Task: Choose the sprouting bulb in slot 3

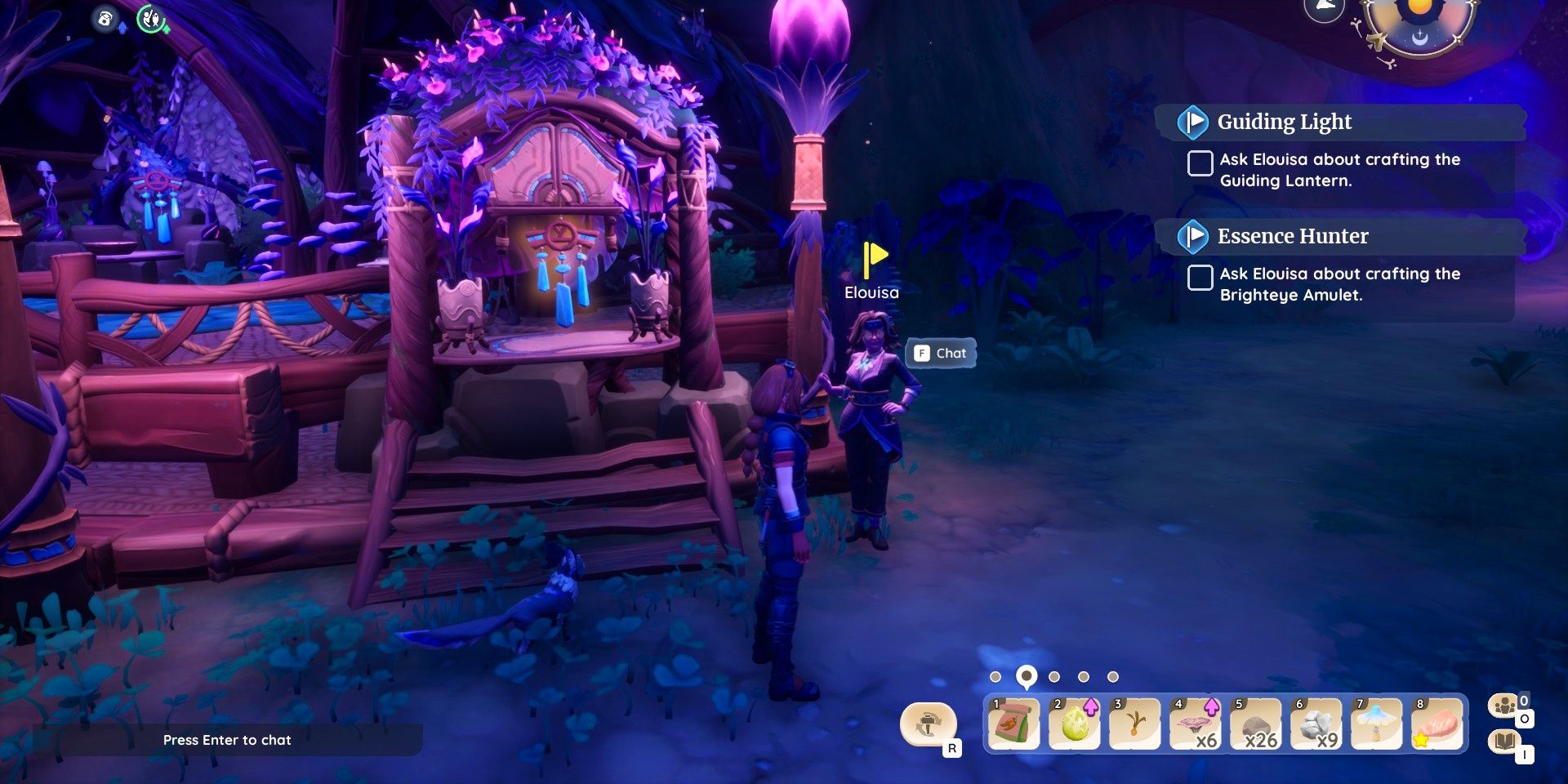Action: tap(1134, 724)
